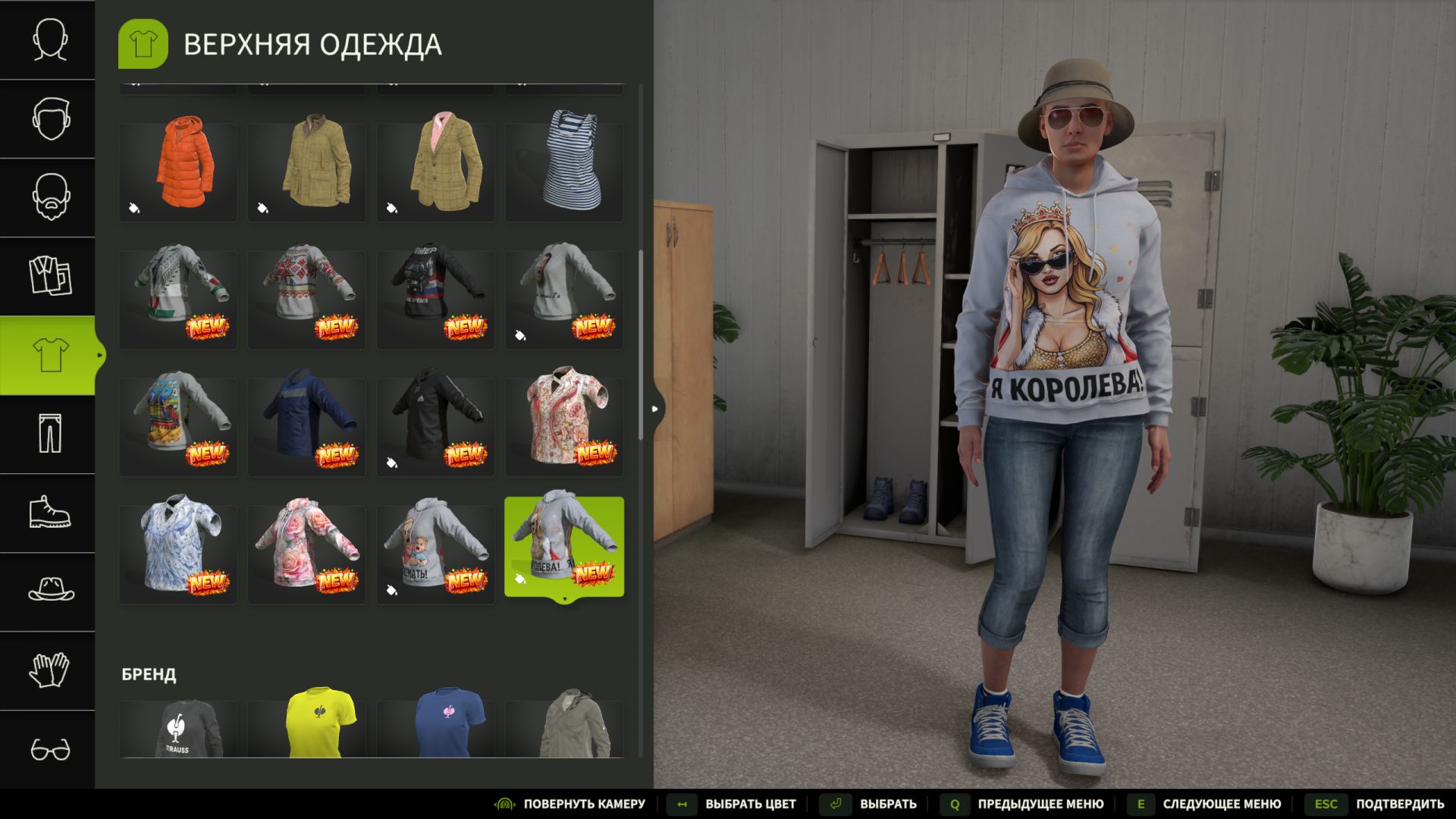Image resolution: width=1456 pixels, height=819 pixels.
Task: Collapse the clothing panel with the side arrow
Action: pyautogui.click(x=655, y=408)
